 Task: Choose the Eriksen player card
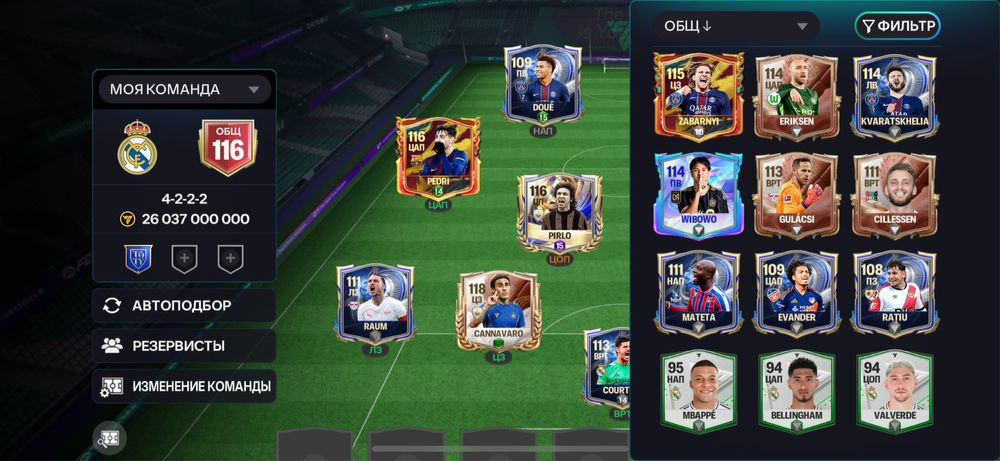click(796, 94)
